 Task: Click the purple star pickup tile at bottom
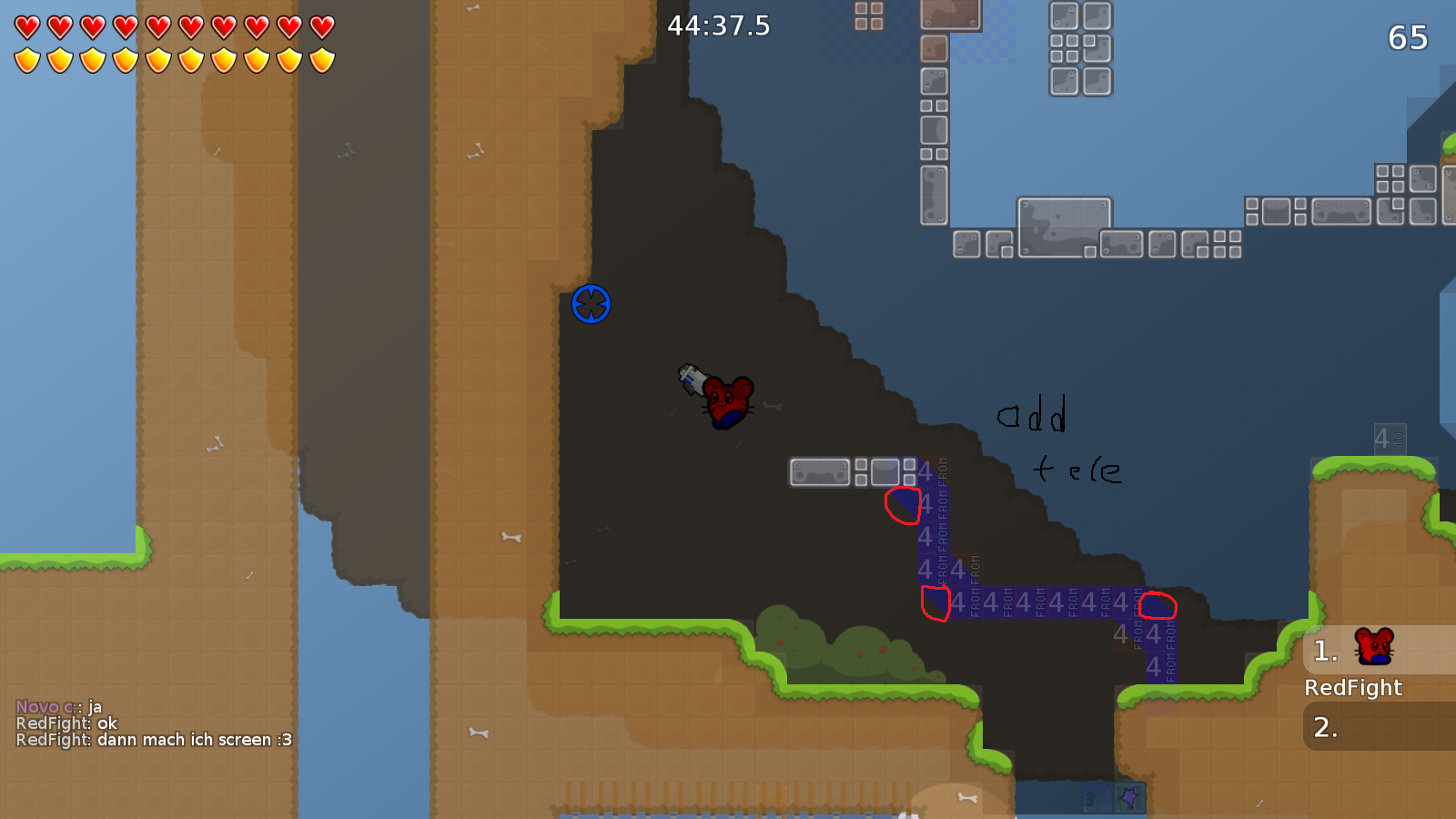1127,800
